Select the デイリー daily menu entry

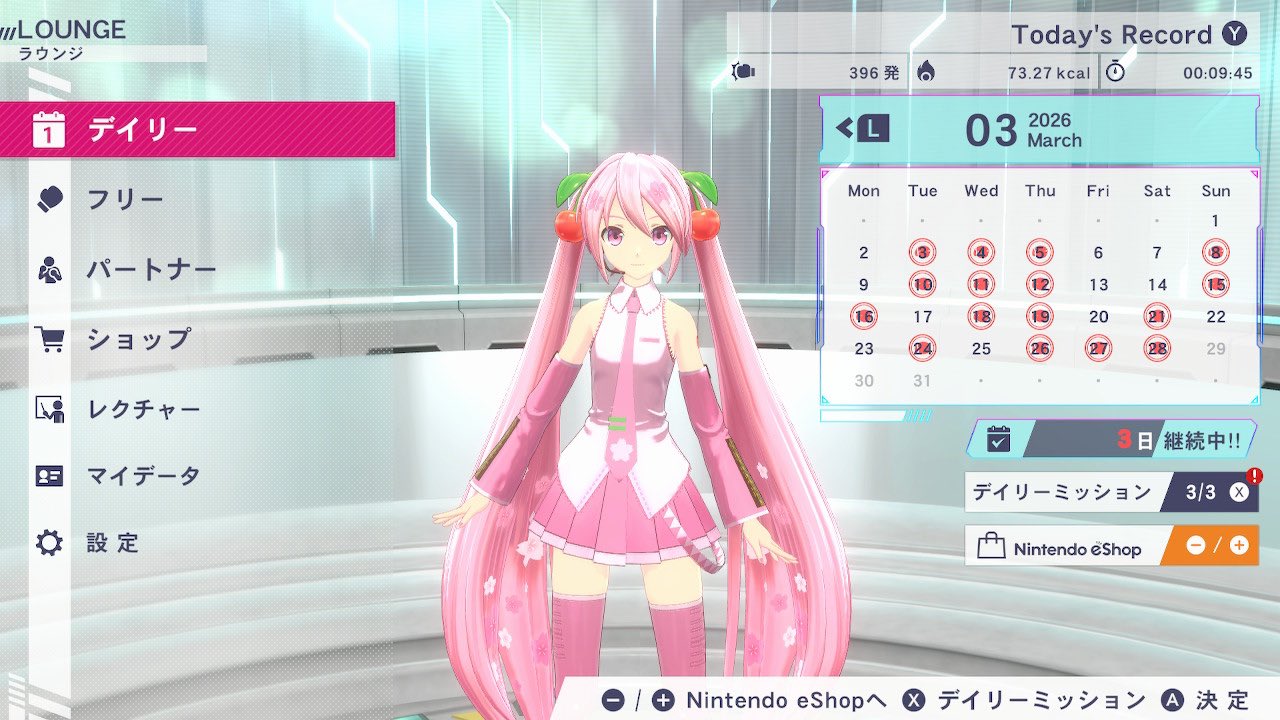(x=197, y=130)
